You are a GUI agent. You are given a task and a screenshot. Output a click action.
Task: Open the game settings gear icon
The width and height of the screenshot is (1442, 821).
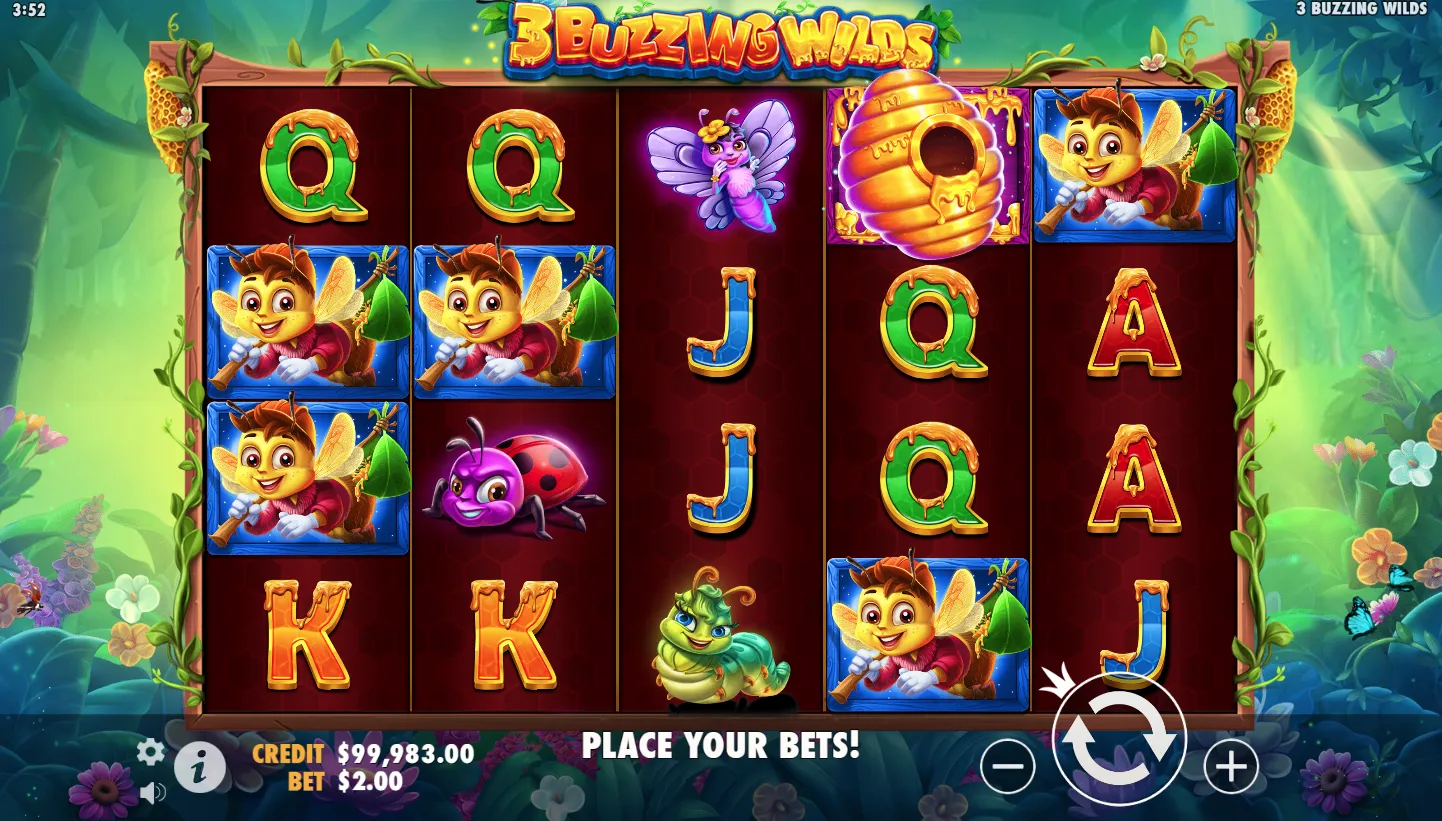click(x=150, y=751)
